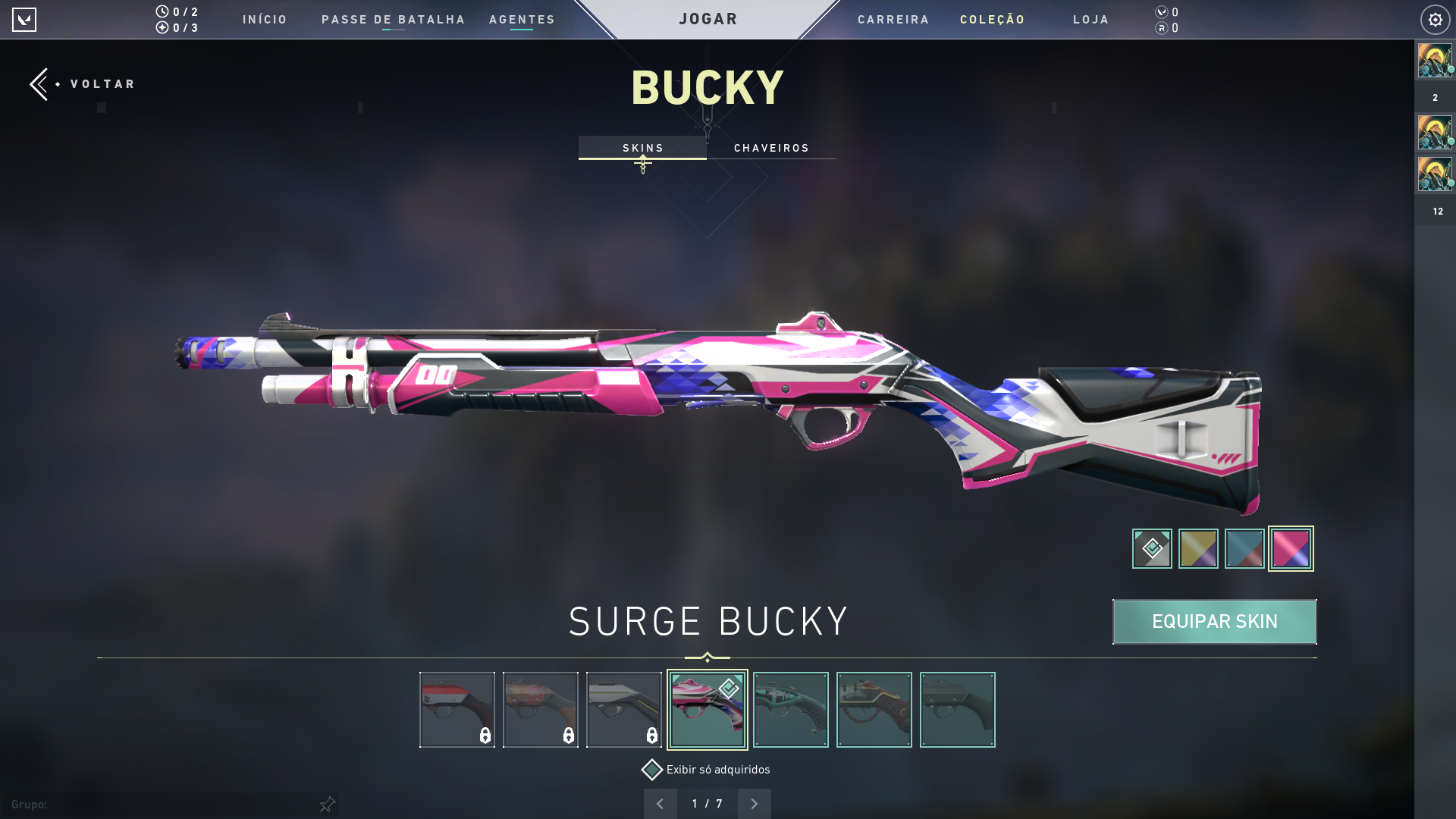1456x819 pixels.
Task: Start playing via Jogar
Action: point(708,19)
